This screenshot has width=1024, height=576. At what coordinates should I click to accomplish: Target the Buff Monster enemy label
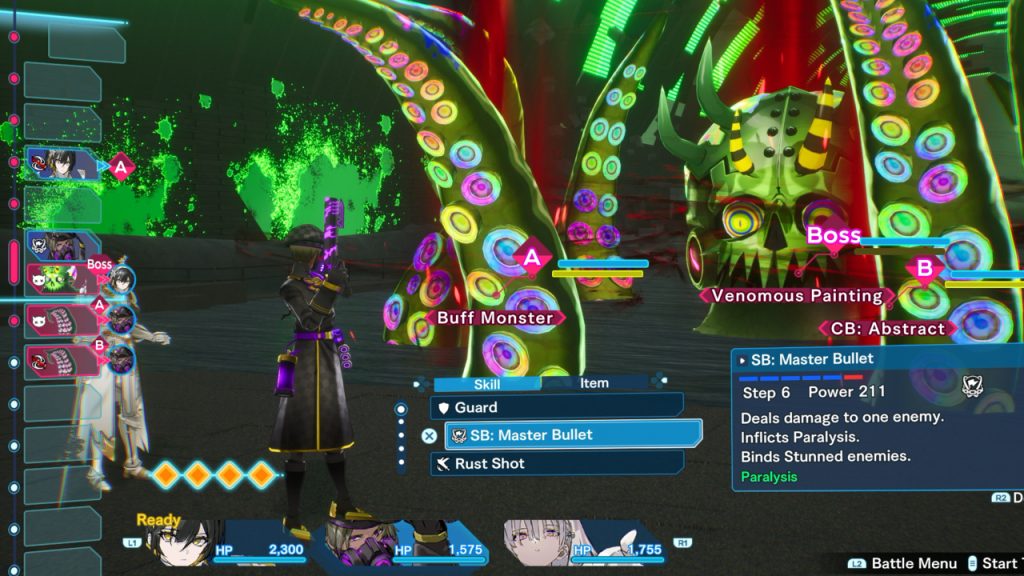coord(494,318)
